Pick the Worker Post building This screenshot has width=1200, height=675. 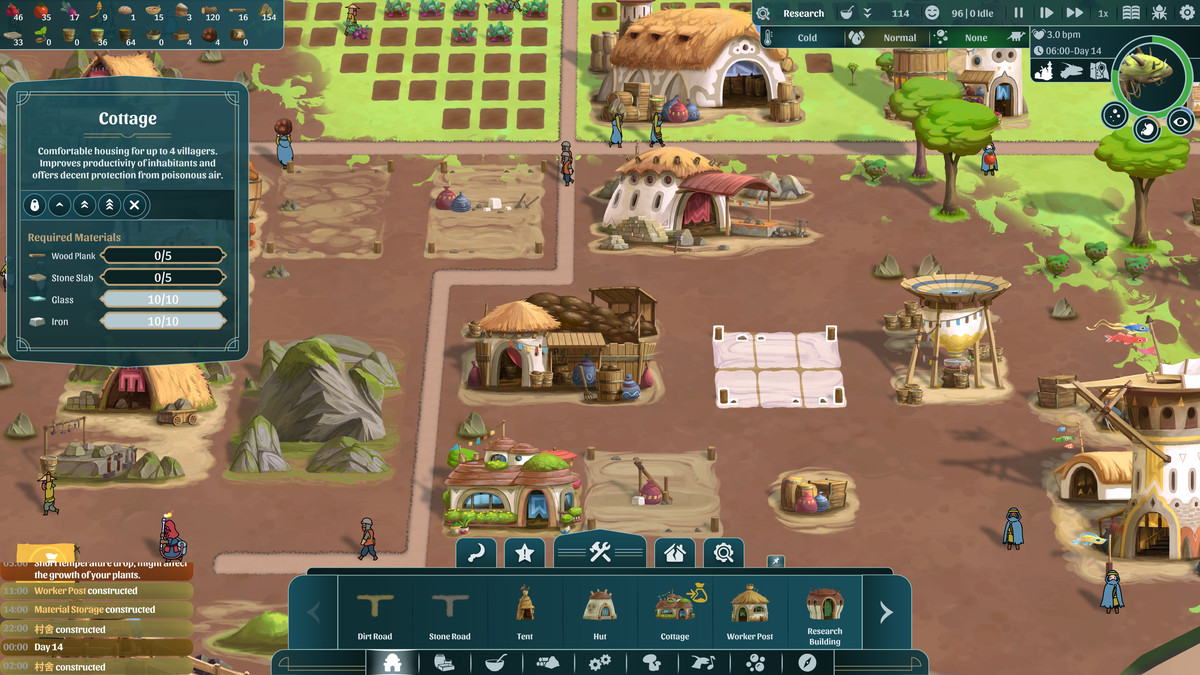[x=750, y=611]
